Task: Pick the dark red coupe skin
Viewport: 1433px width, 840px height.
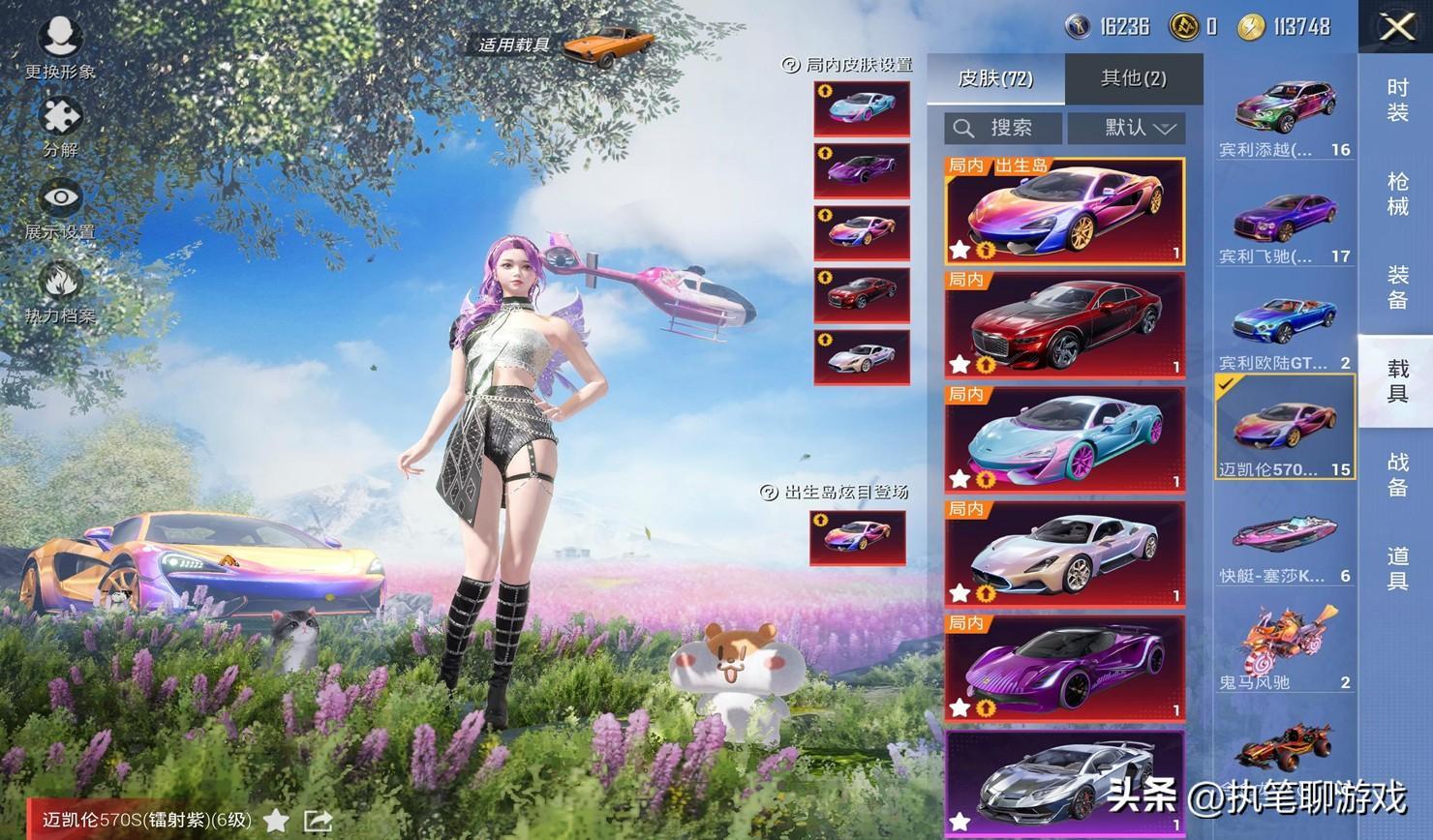Action: 1064,323
